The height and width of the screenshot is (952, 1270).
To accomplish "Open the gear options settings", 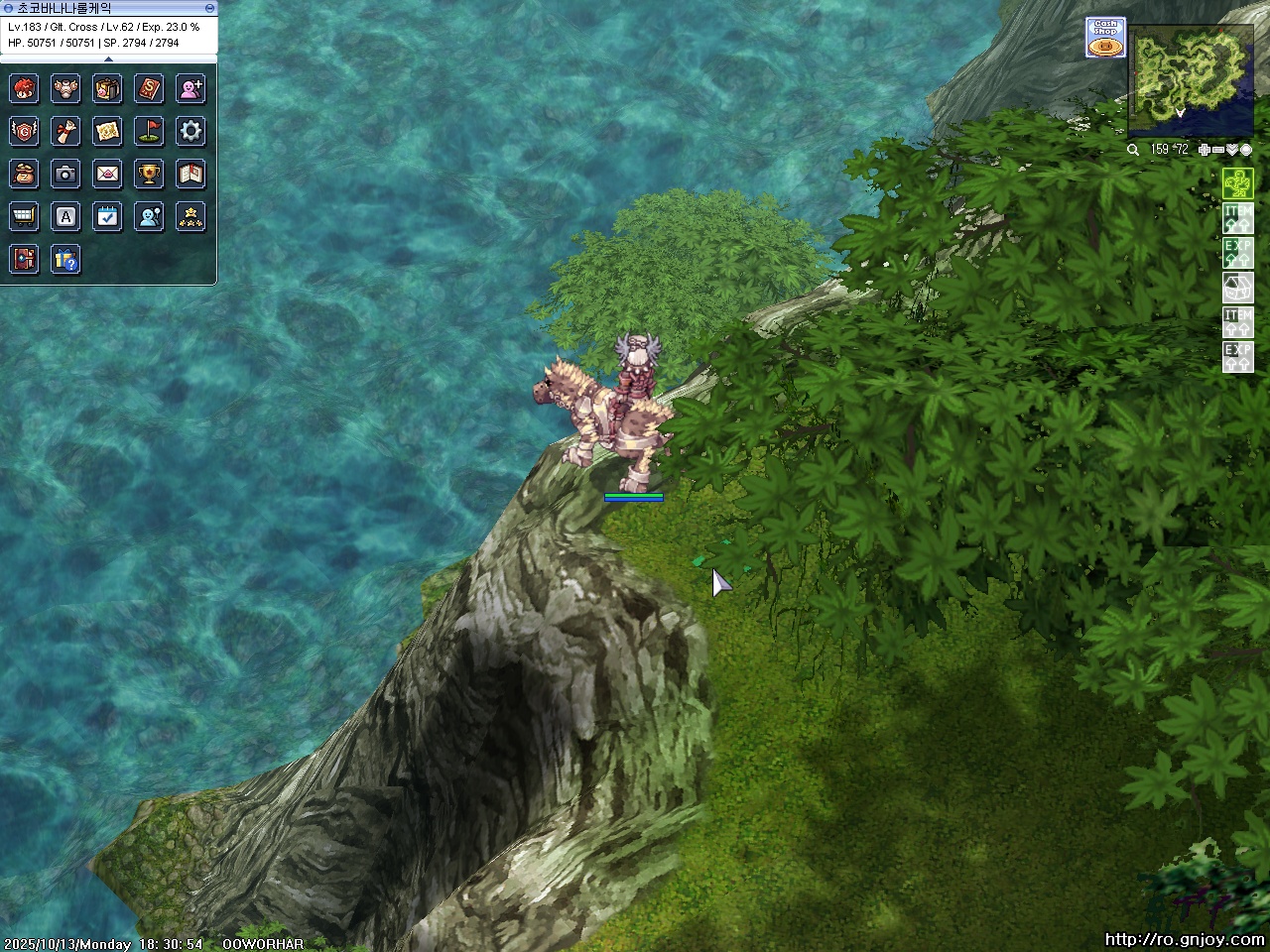I will (x=190, y=131).
